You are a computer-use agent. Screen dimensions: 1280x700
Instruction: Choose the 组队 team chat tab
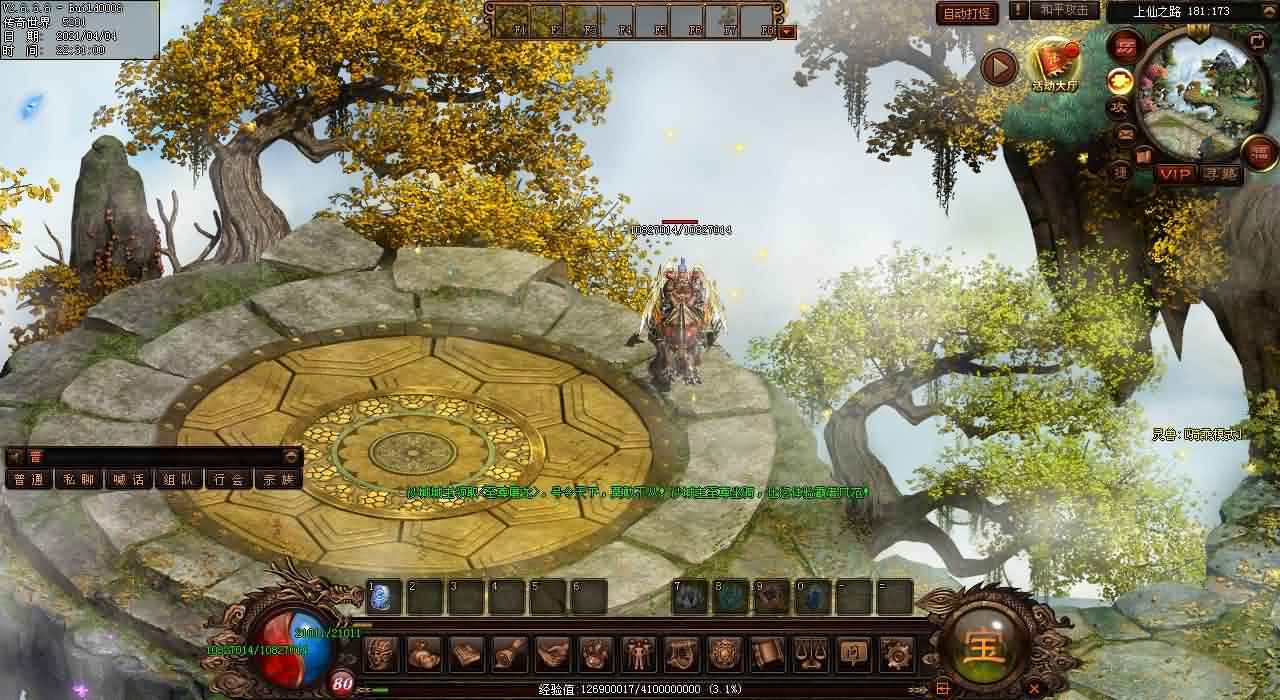tap(179, 479)
